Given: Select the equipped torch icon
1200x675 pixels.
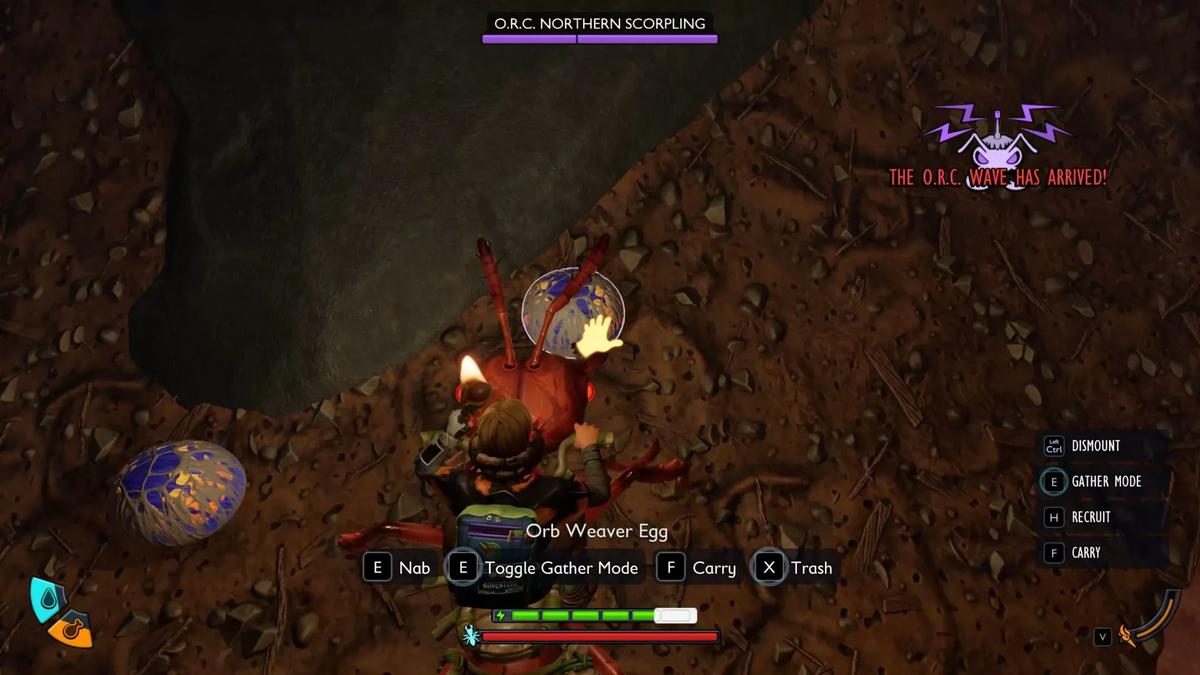Looking at the screenshot, I should tap(1128, 635).
